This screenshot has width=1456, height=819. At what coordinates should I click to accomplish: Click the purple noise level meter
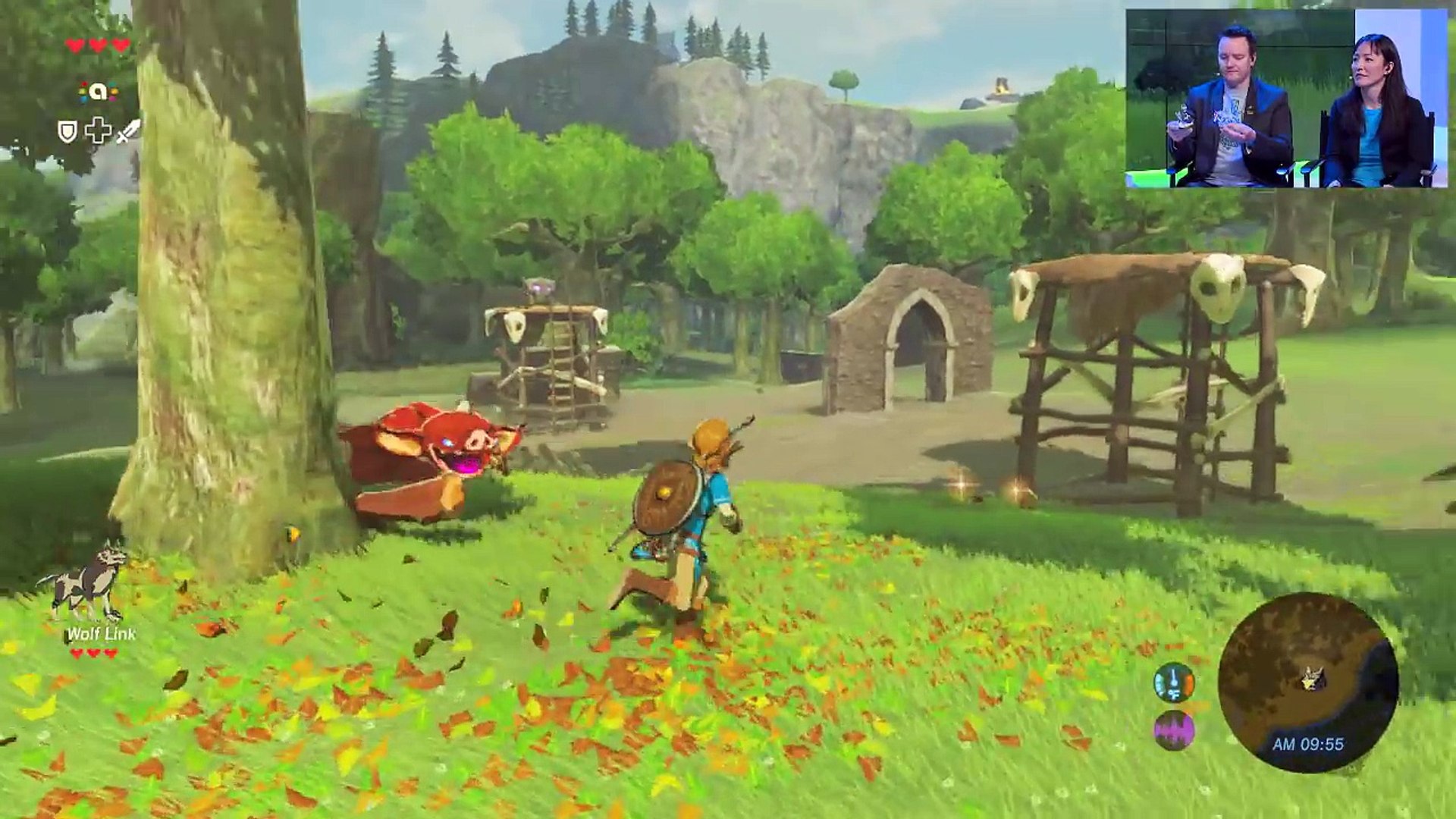1174,730
